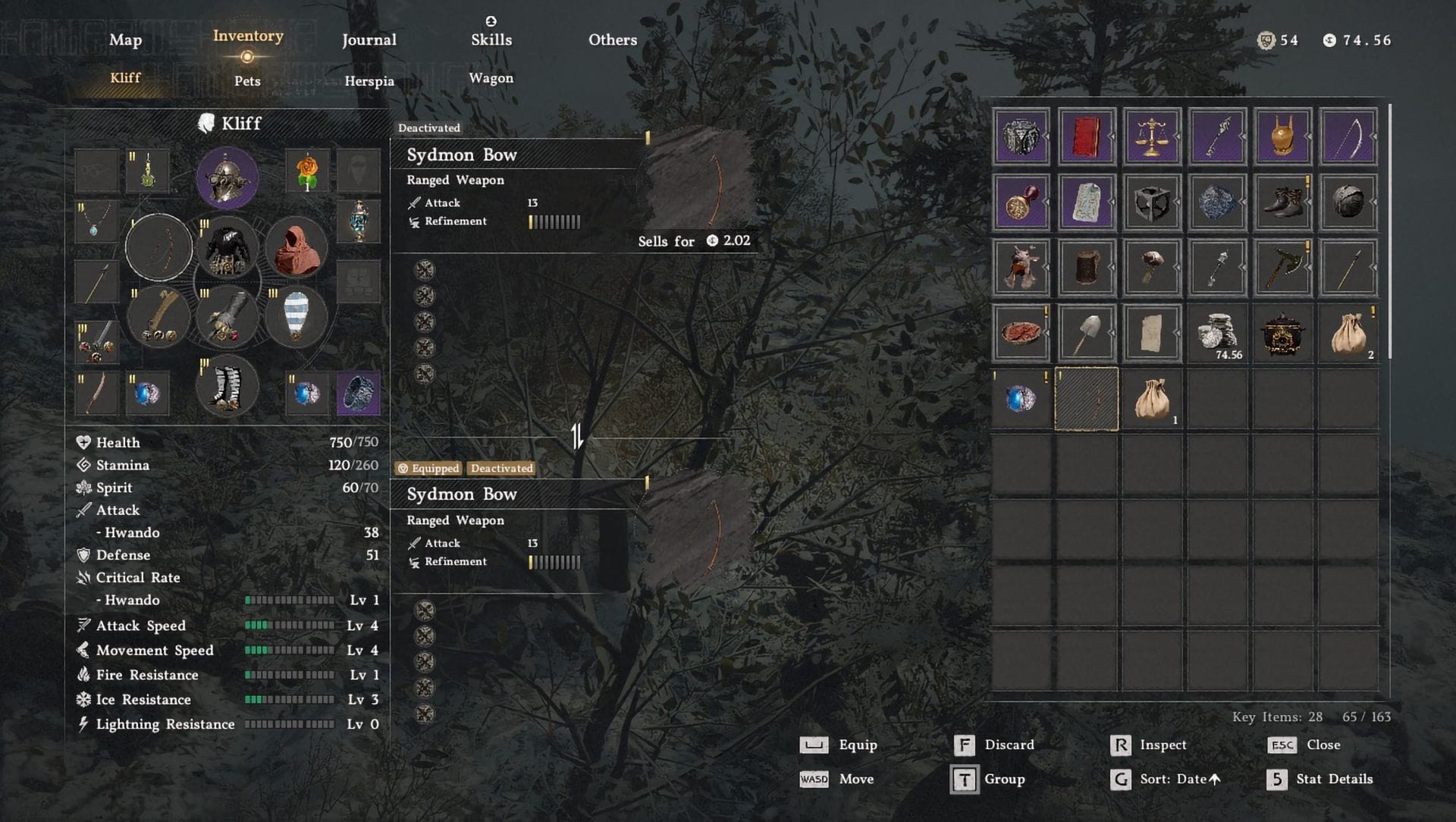Select the red book inventory item
Viewport: 1456px width, 822px height.
[x=1086, y=137]
